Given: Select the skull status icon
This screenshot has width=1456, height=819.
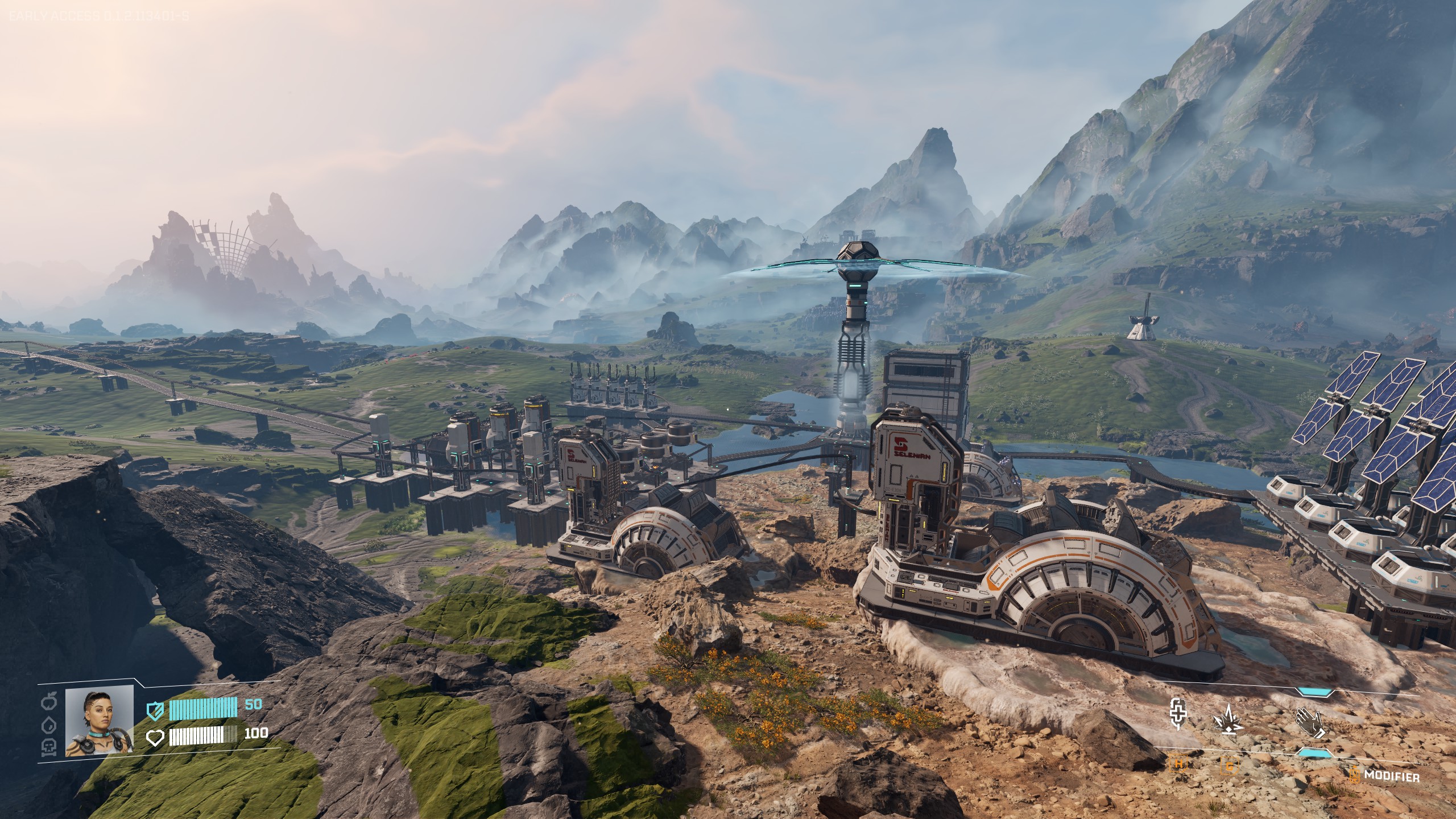Looking at the screenshot, I should [x=49, y=747].
